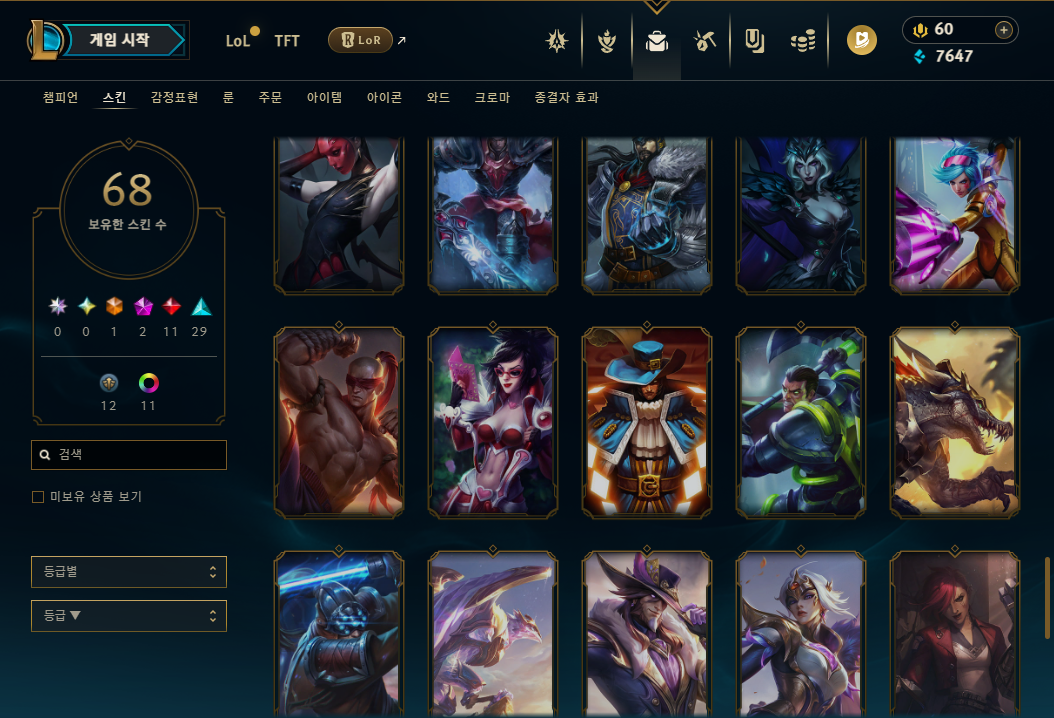
Task: Switch to the 크로마 tab
Action: (492, 98)
